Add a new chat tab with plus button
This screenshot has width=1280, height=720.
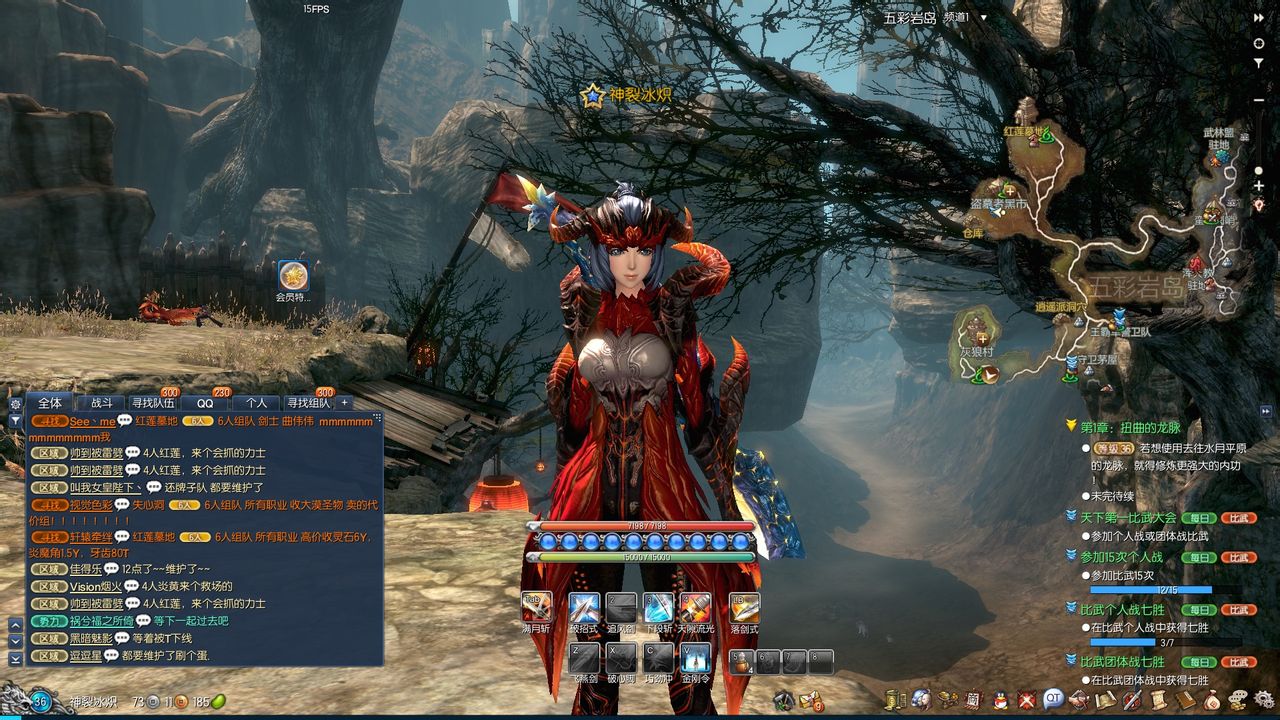[345, 403]
